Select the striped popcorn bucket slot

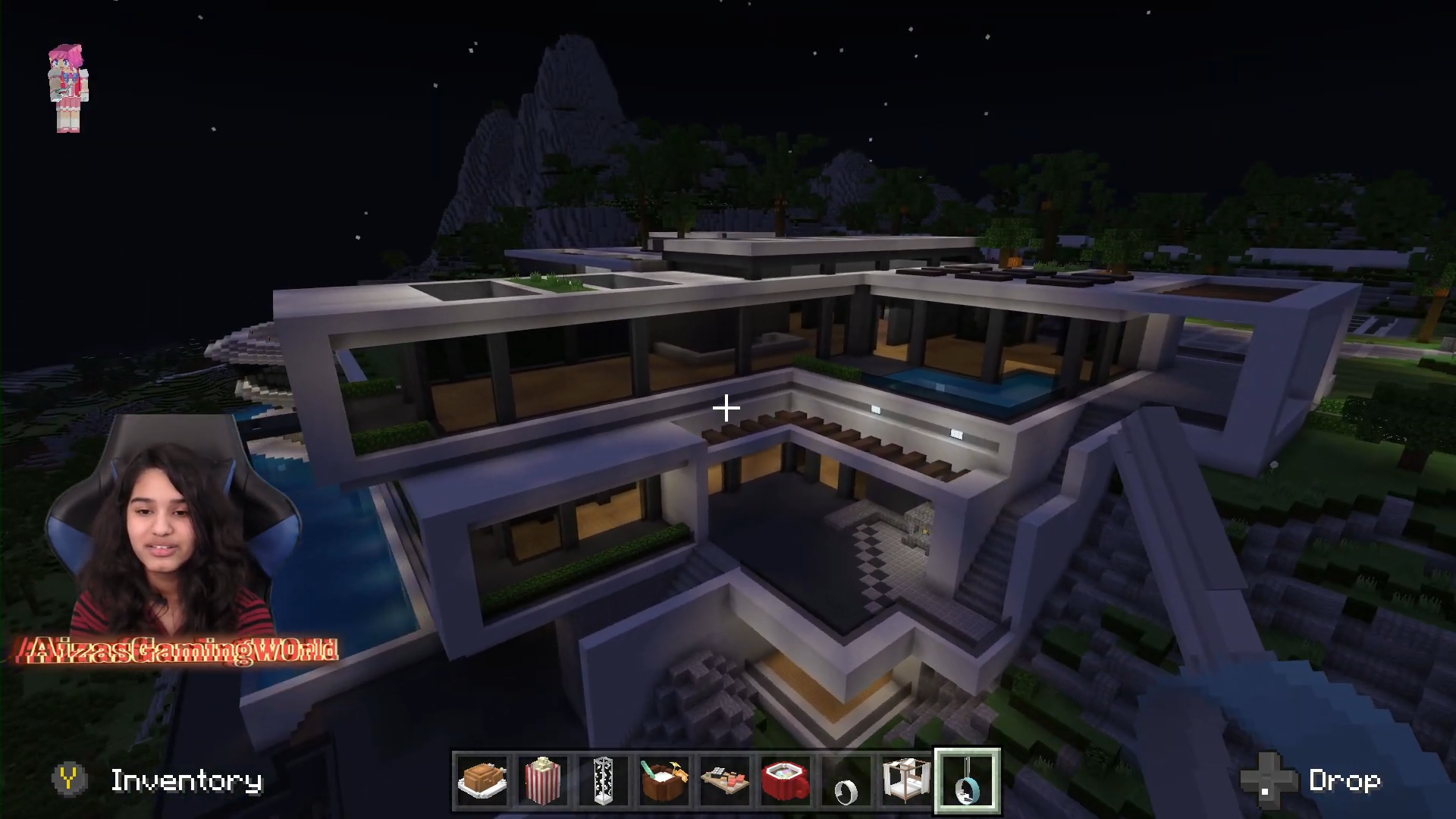pos(543,780)
